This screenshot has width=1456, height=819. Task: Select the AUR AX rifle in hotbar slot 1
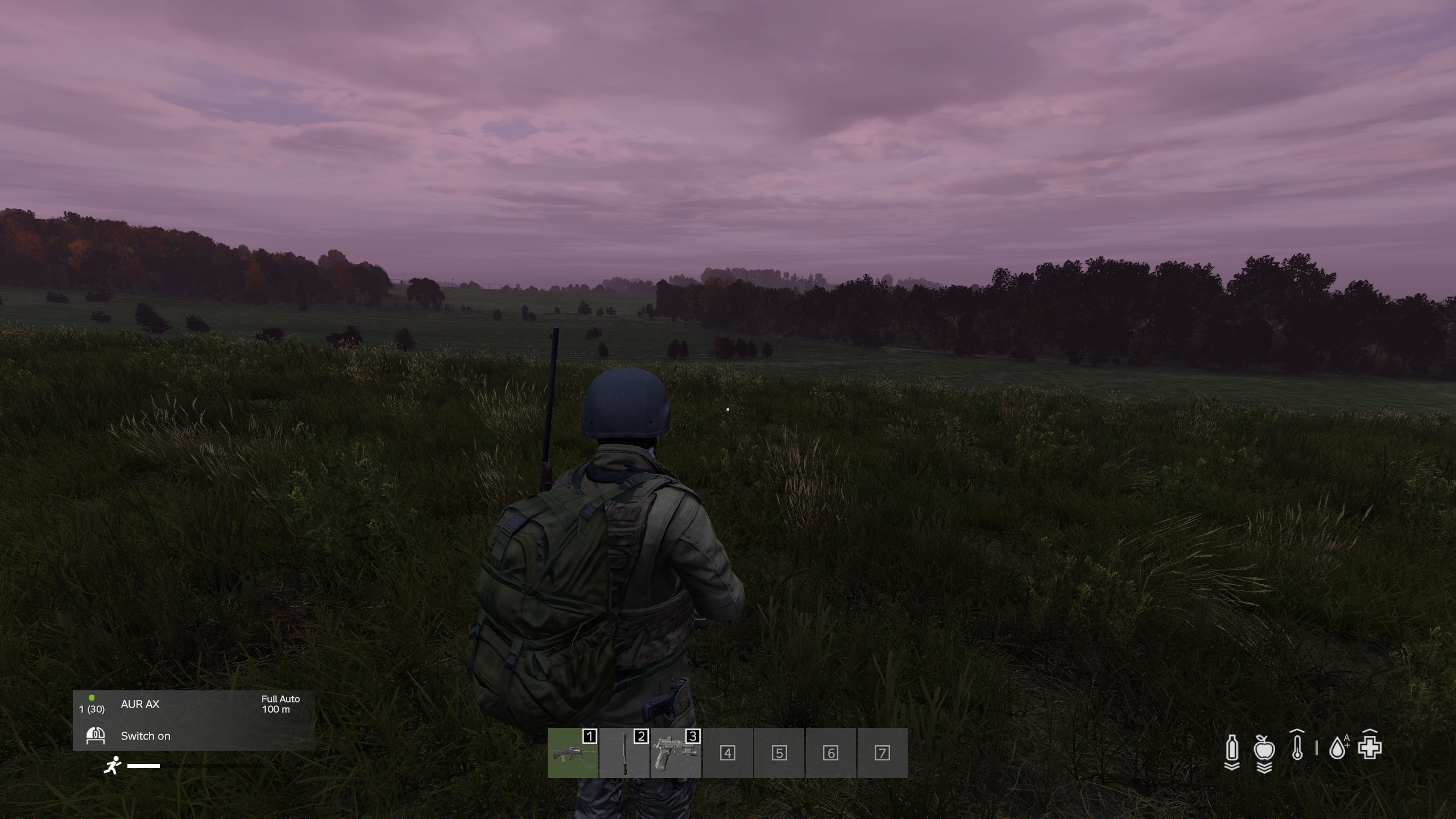point(573,753)
